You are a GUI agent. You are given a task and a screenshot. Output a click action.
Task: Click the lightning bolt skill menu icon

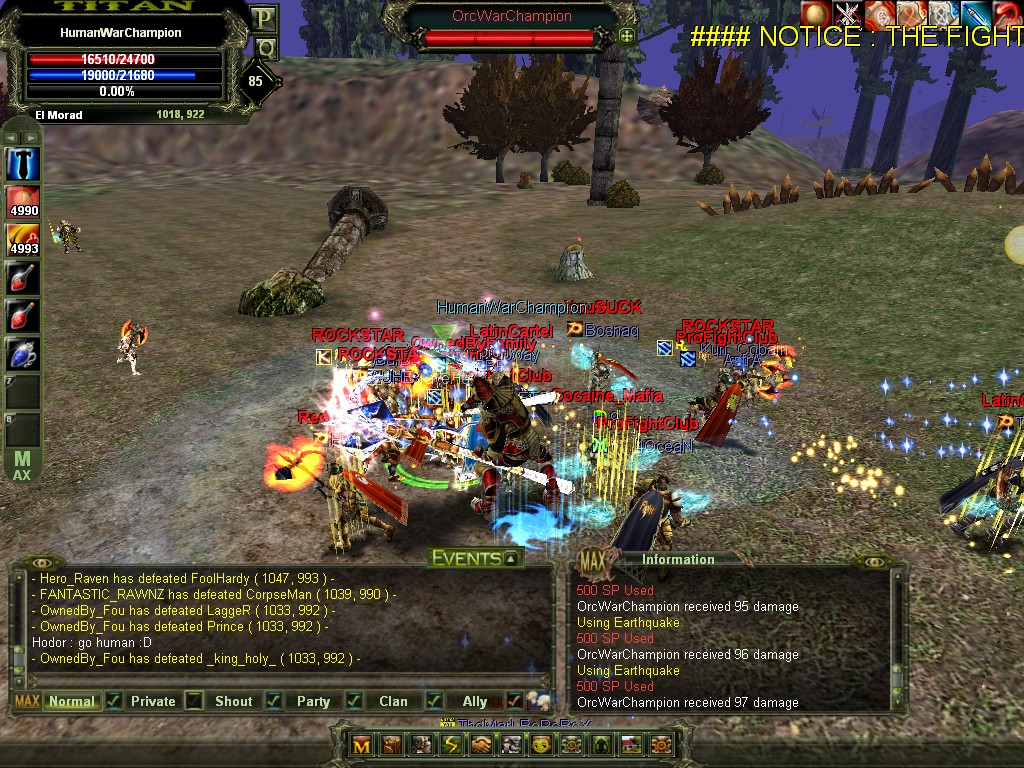pyautogui.click(x=452, y=745)
